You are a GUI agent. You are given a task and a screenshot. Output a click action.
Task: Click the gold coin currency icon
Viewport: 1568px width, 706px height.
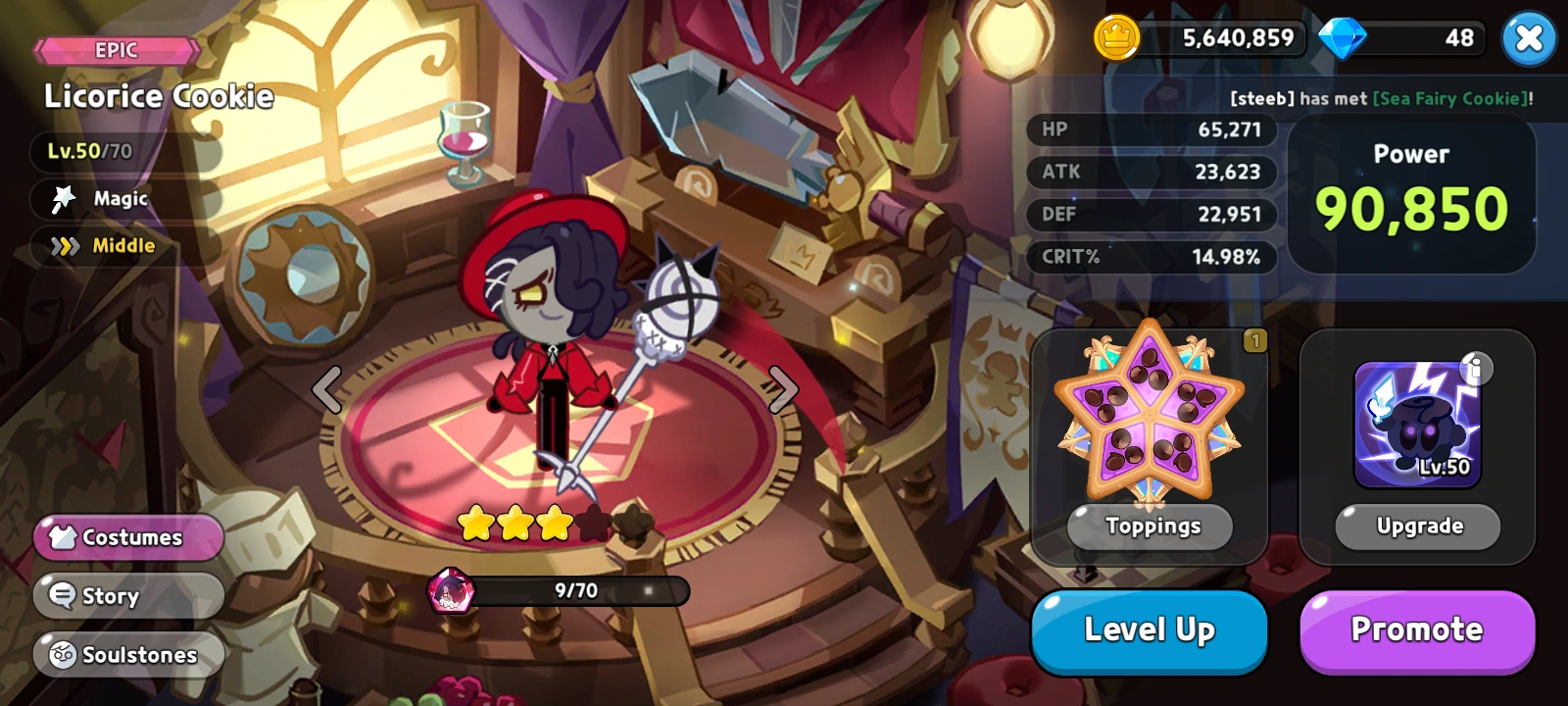coord(1116,38)
